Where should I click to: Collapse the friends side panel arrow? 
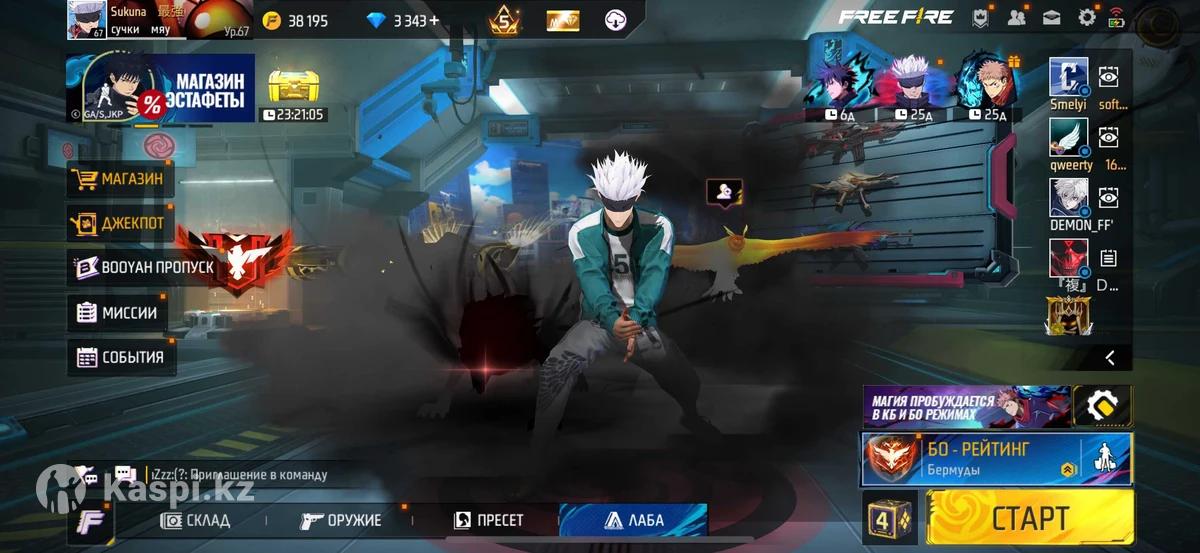tap(1109, 357)
